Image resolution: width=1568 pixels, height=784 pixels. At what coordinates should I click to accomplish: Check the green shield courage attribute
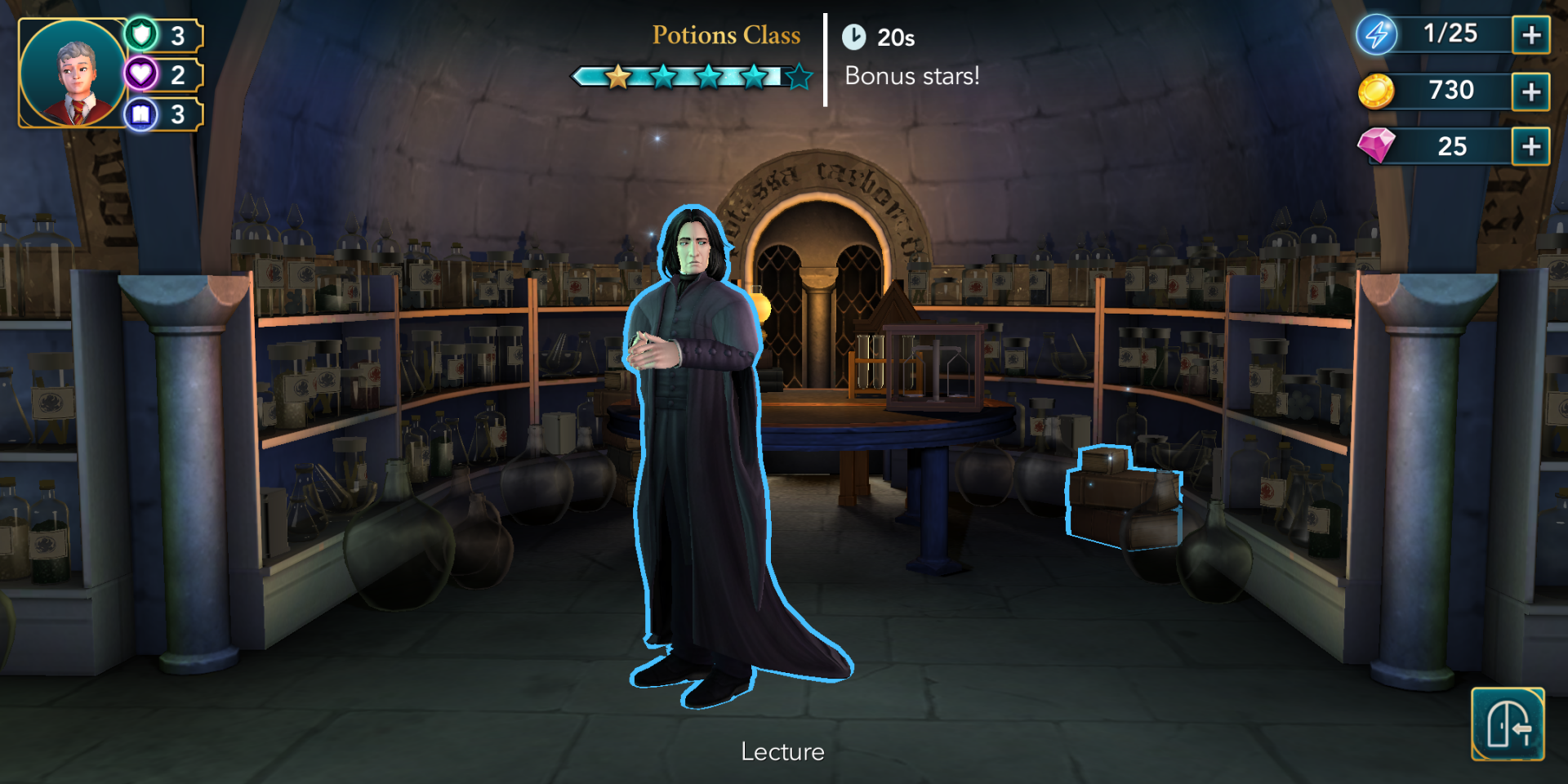point(142,34)
